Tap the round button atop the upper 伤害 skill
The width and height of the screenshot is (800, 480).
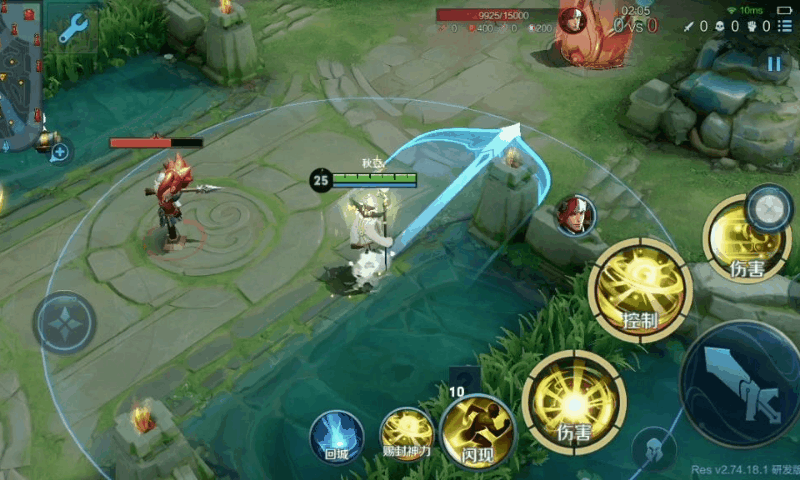coord(769,208)
